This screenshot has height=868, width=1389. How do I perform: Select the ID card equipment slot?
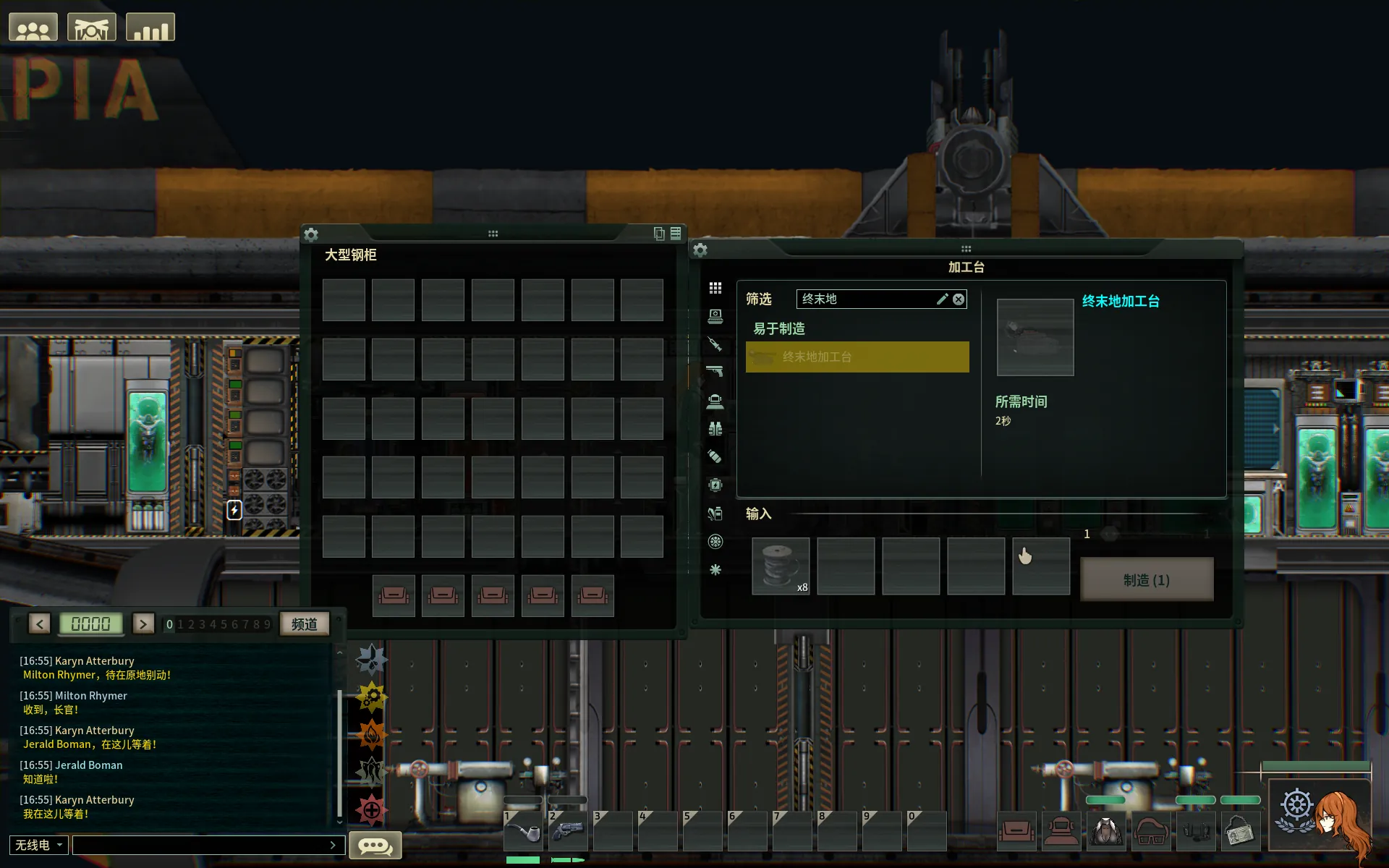click(1241, 832)
